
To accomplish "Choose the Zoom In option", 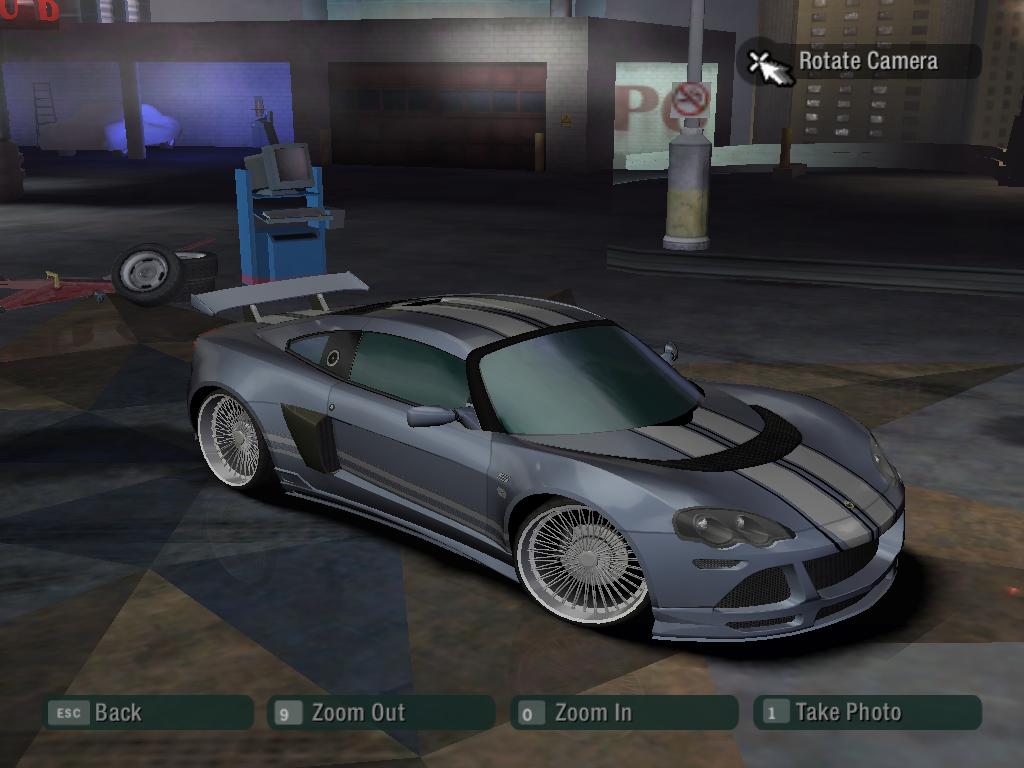I will [x=625, y=713].
